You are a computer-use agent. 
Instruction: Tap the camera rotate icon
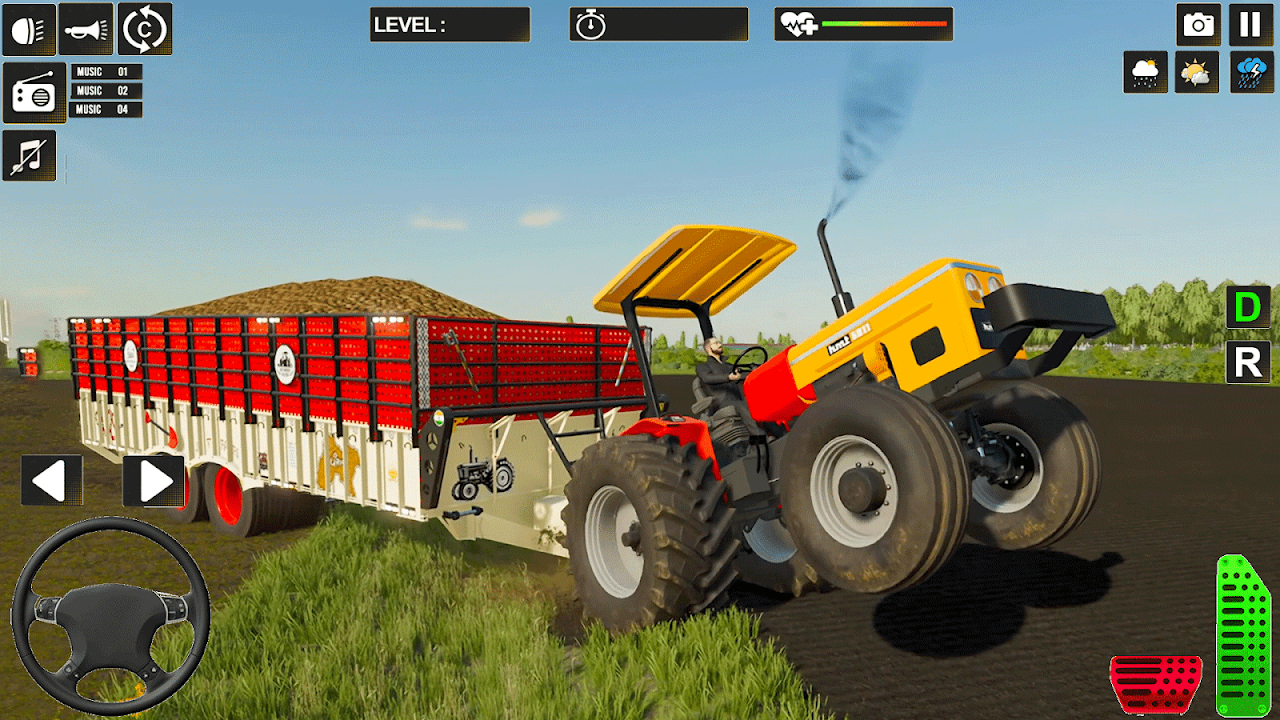pyautogui.click(x=145, y=29)
